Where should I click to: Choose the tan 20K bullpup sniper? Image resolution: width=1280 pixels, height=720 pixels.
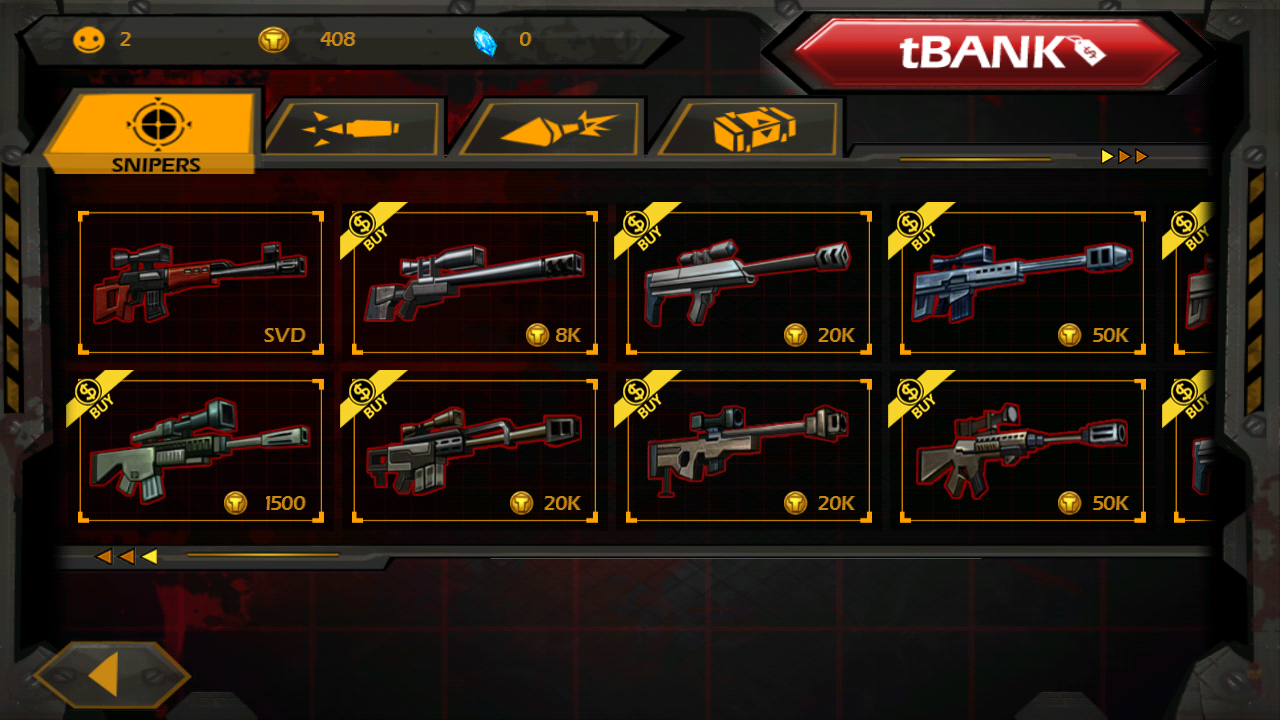749,451
